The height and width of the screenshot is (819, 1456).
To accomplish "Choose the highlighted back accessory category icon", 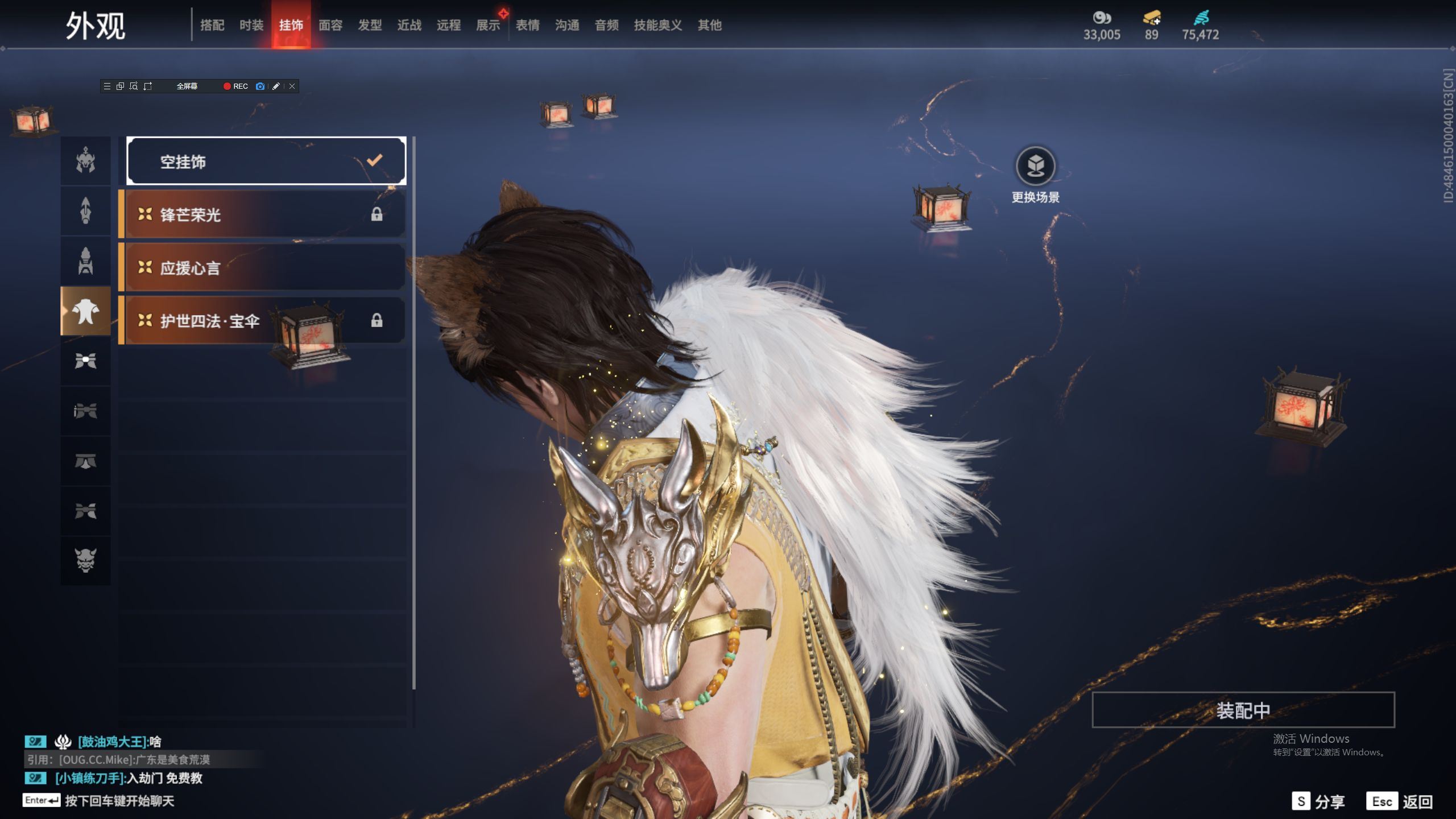I will (86, 311).
